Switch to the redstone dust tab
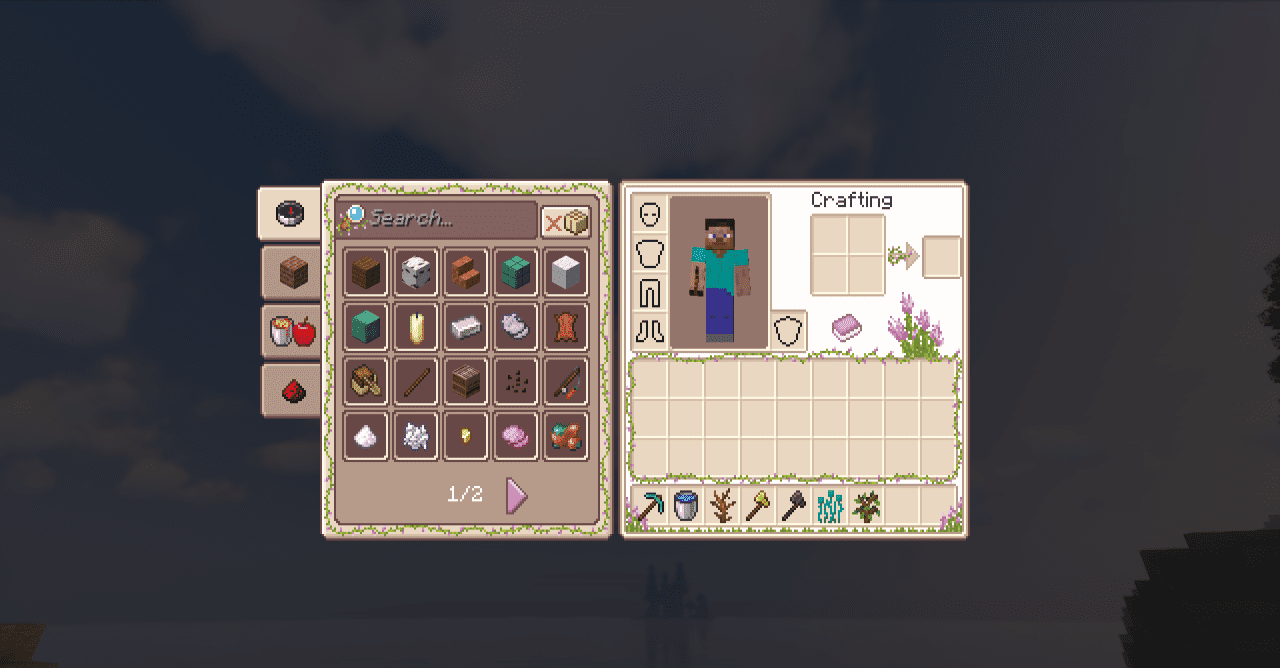1280x668 pixels. click(292, 391)
